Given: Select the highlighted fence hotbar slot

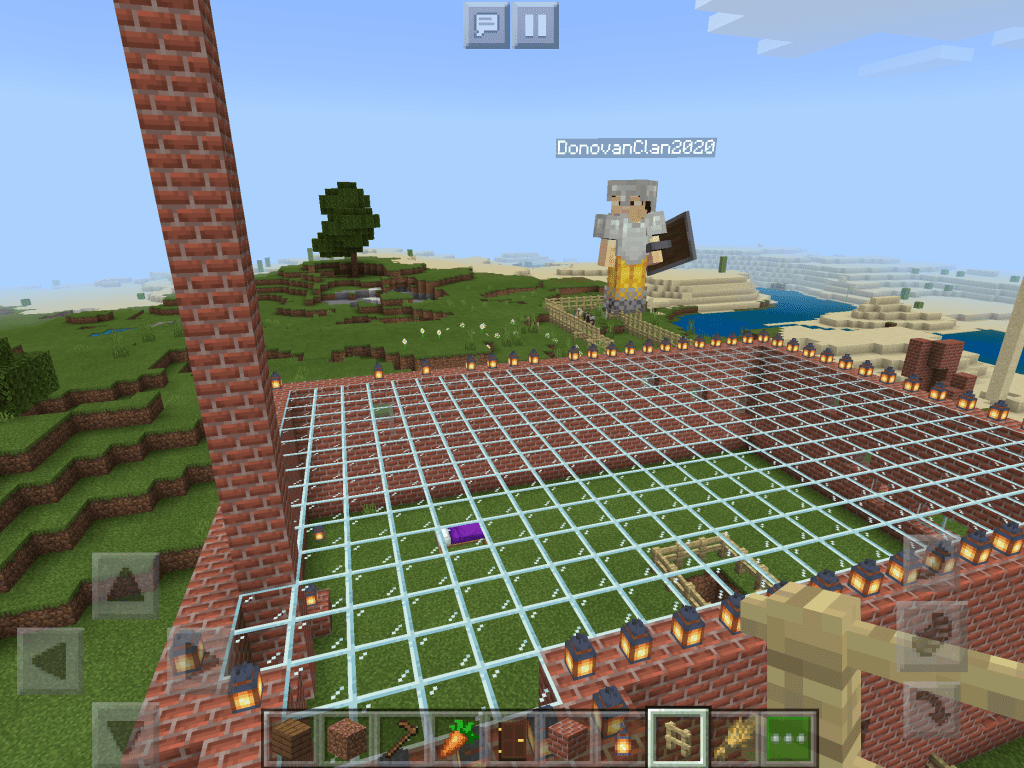Looking at the screenshot, I should (x=678, y=738).
